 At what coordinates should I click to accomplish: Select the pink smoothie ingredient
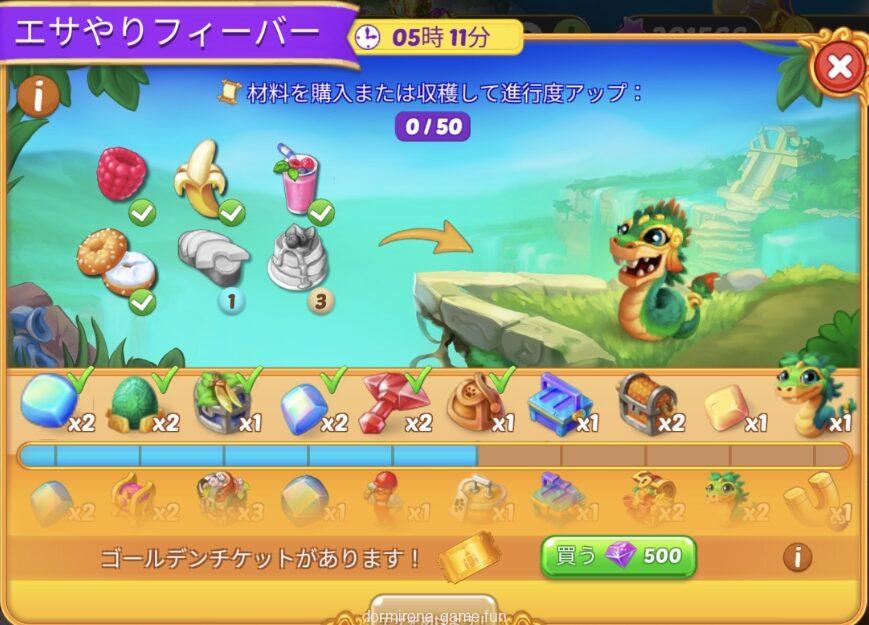[x=297, y=178]
